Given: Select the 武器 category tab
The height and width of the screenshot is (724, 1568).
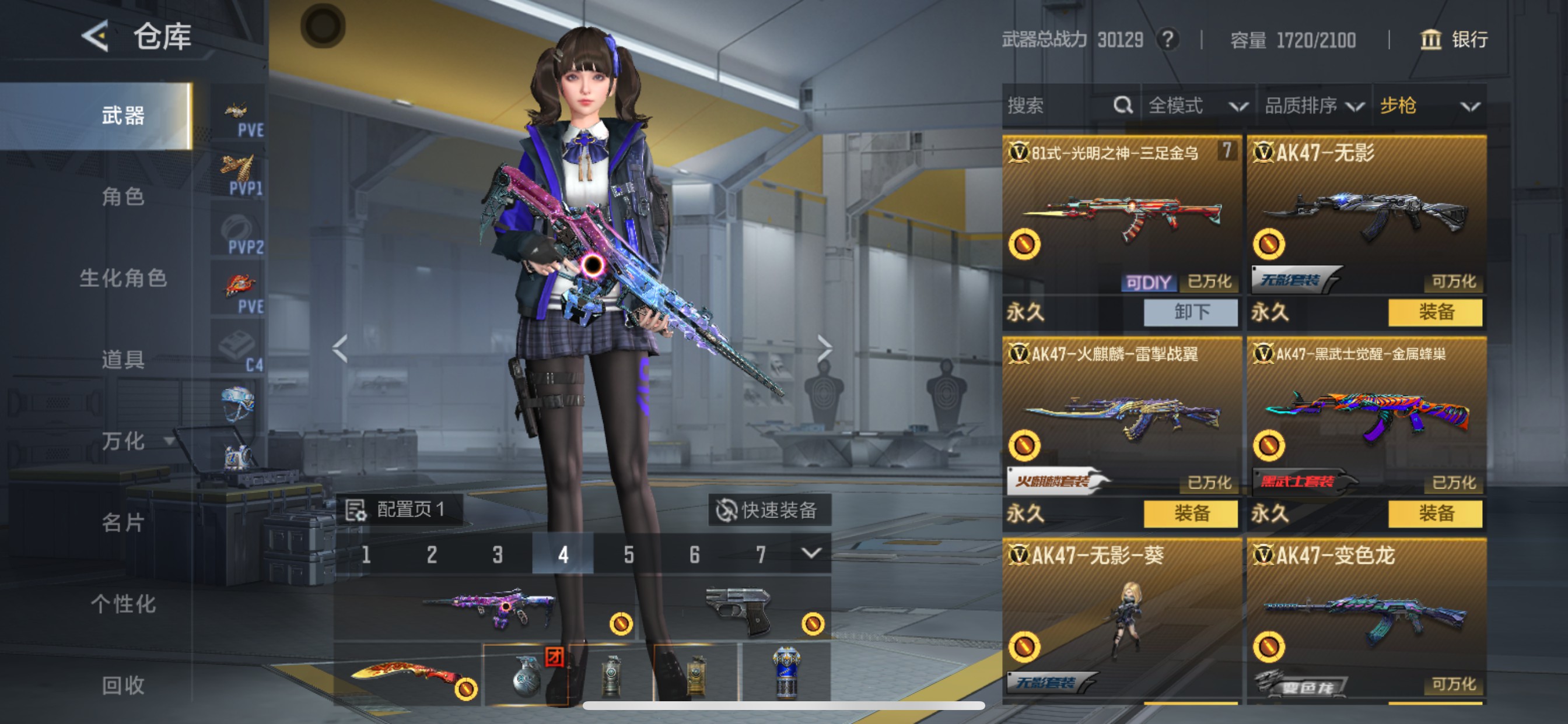Looking at the screenshot, I should click(123, 115).
